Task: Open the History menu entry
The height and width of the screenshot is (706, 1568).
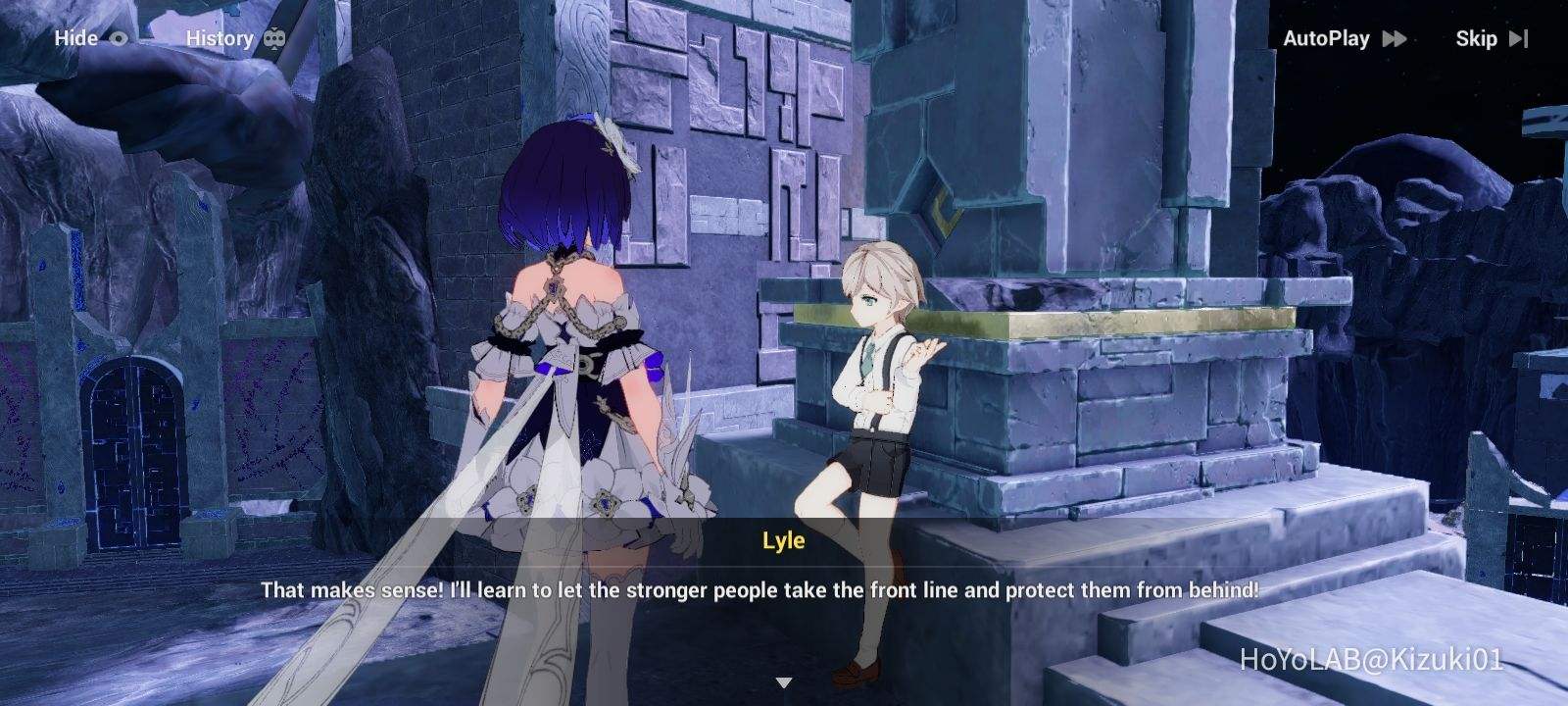Action: click(x=220, y=38)
